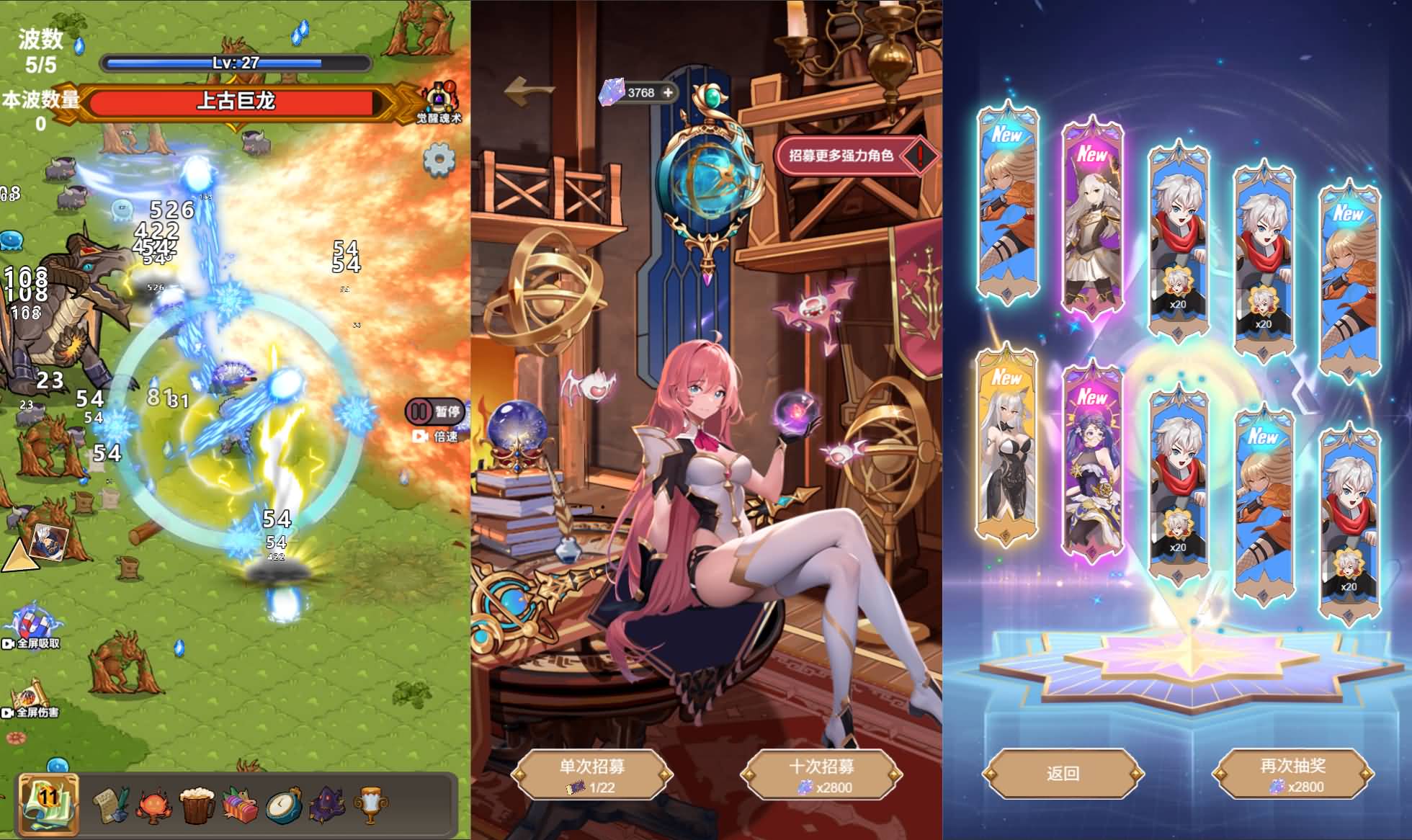
Task: Click the plus to add more gems
Action: click(x=670, y=91)
